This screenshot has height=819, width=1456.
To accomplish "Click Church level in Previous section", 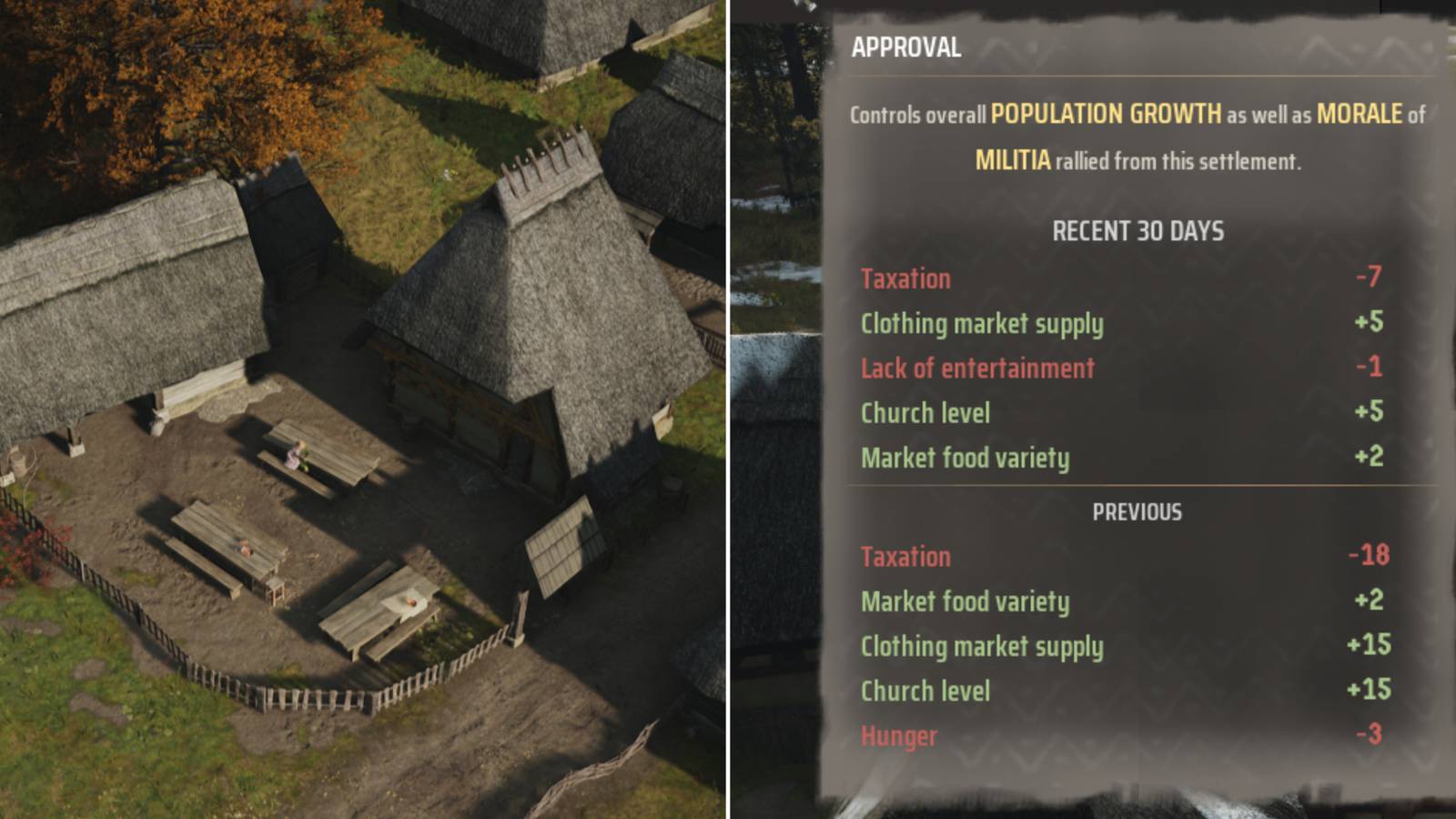I will 925,692.
